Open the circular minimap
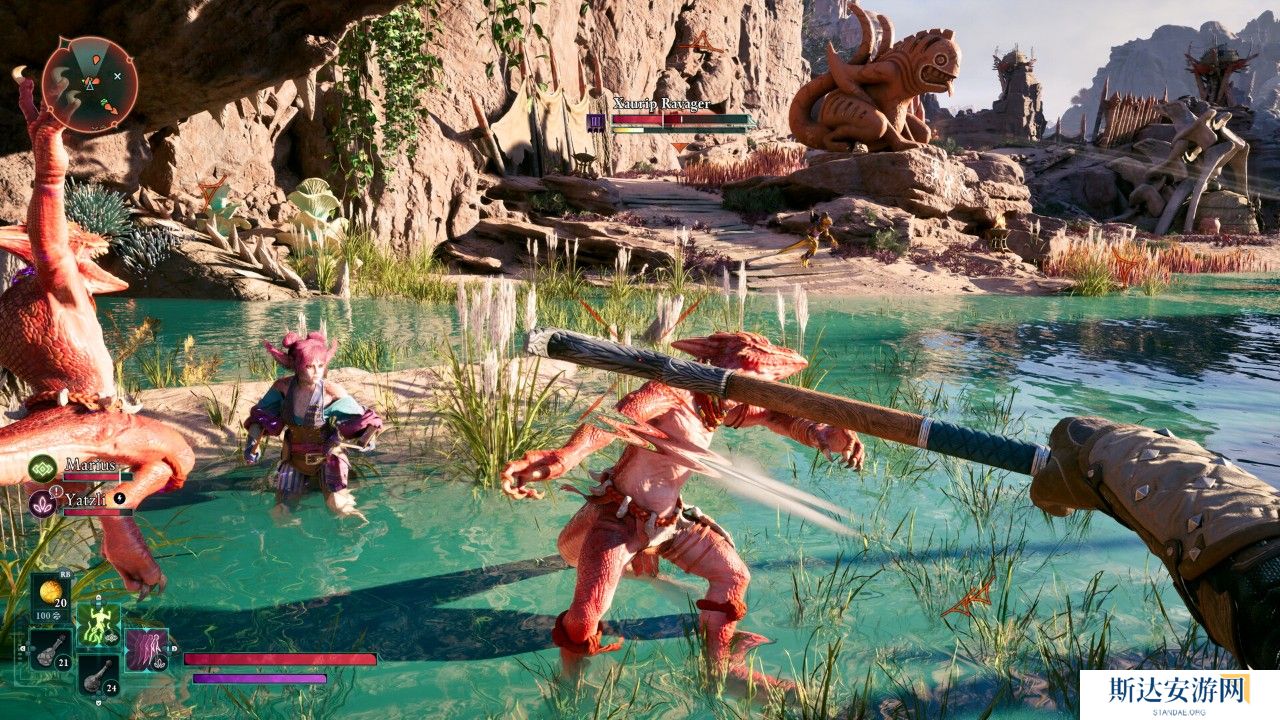This screenshot has height=720, width=1280. (x=90, y=84)
